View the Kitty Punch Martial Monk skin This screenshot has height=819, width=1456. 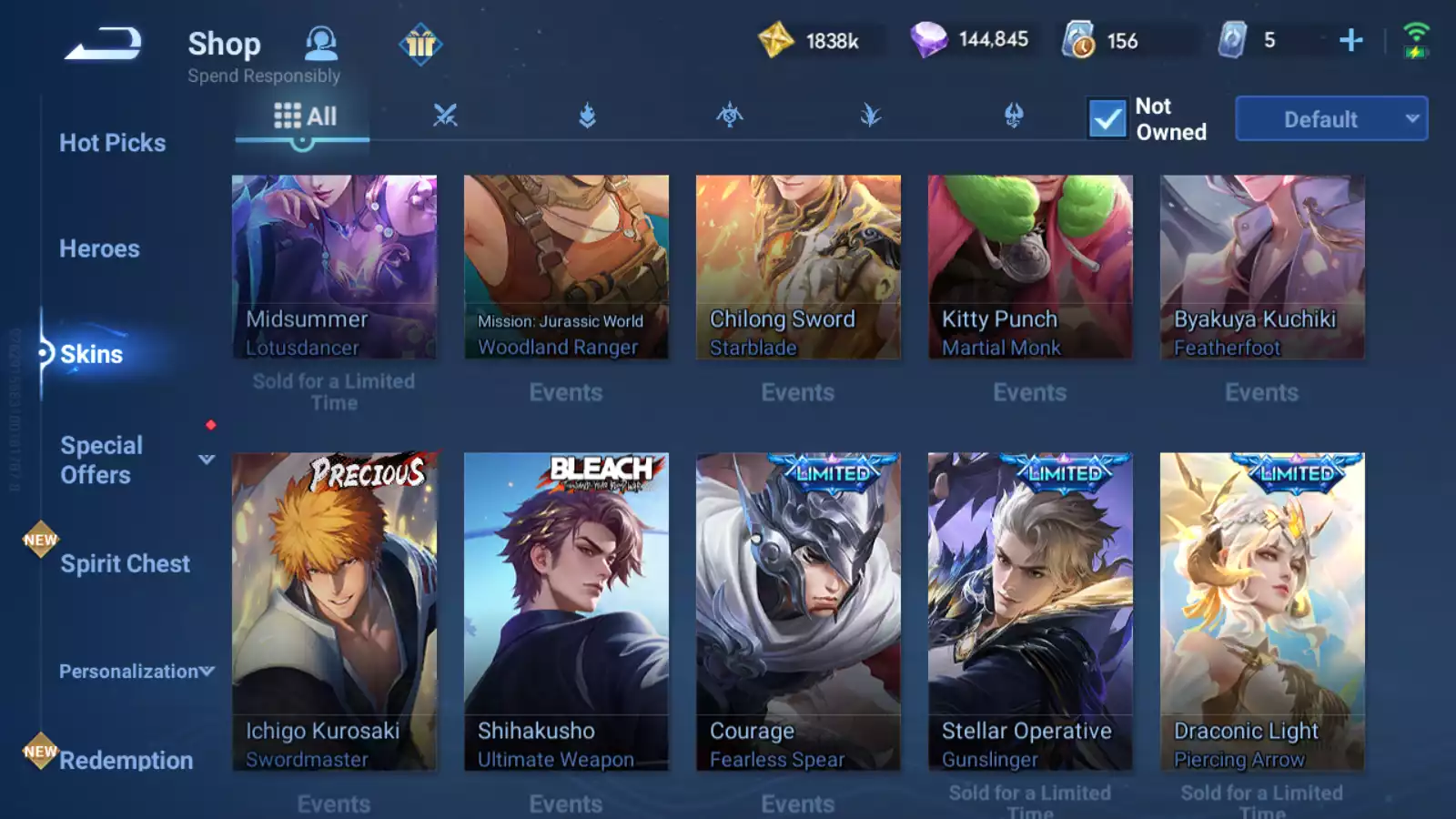pyautogui.click(x=1030, y=267)
